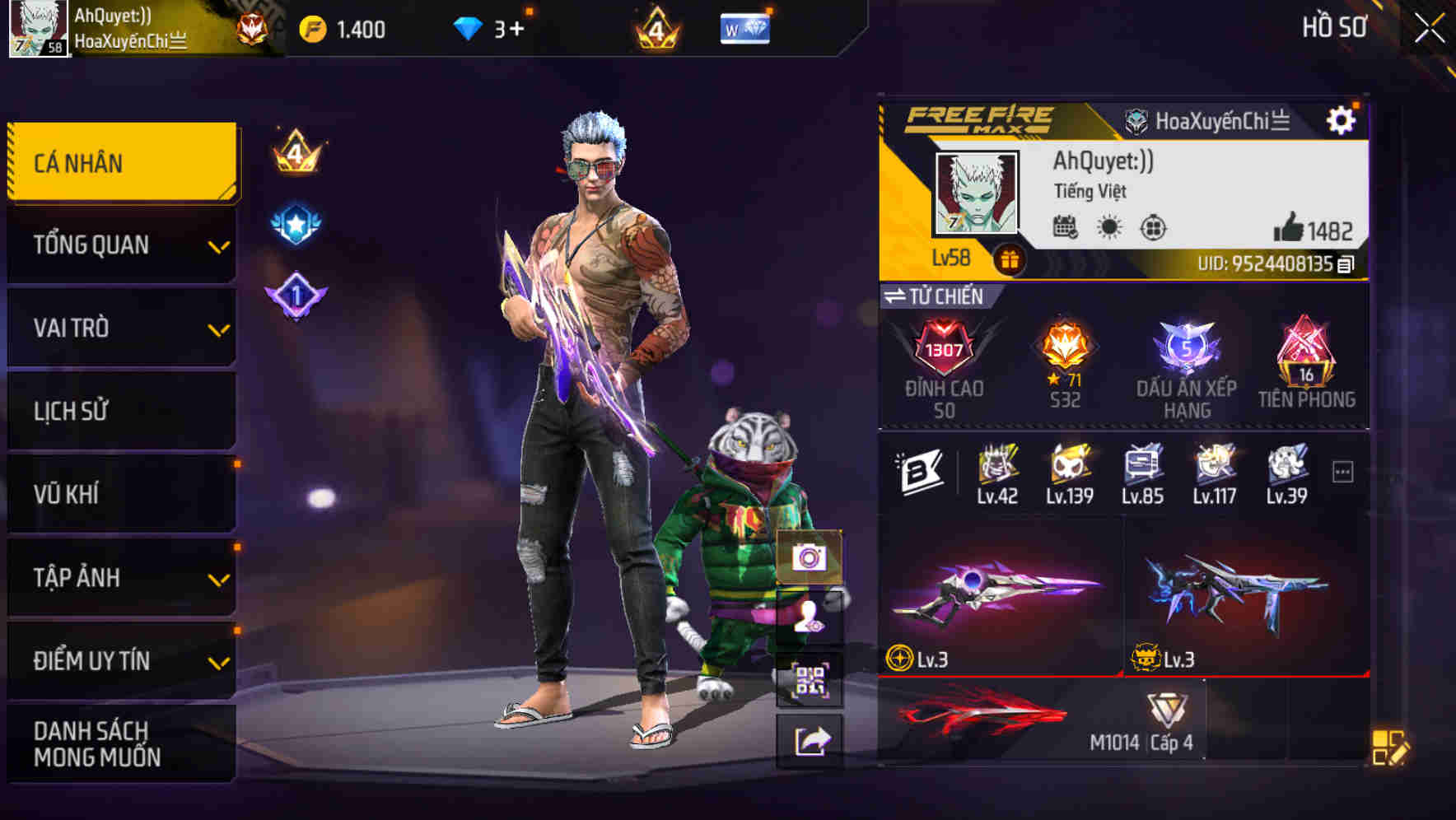Click the thumbs-up like icon showing 1482
The height and width of the screenshot is (820, 1456).
(1289, 225)
